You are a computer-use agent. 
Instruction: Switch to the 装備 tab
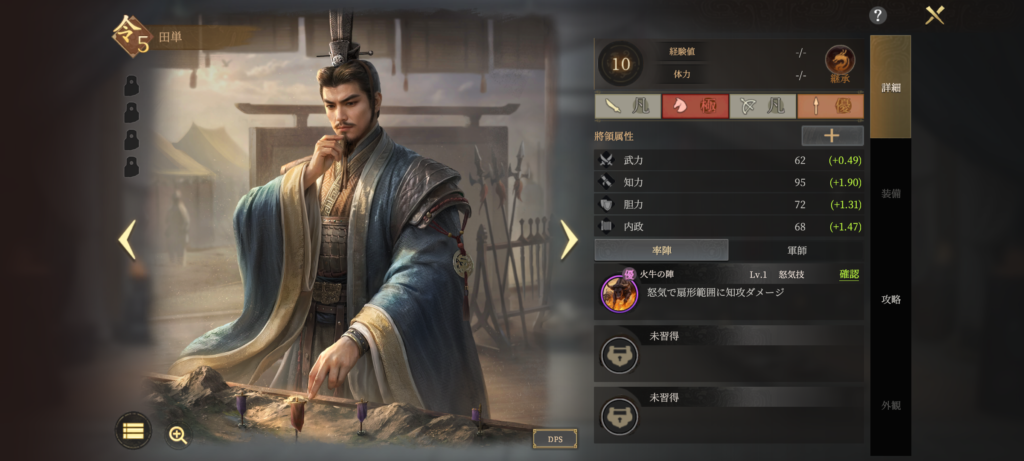(890, 193)
